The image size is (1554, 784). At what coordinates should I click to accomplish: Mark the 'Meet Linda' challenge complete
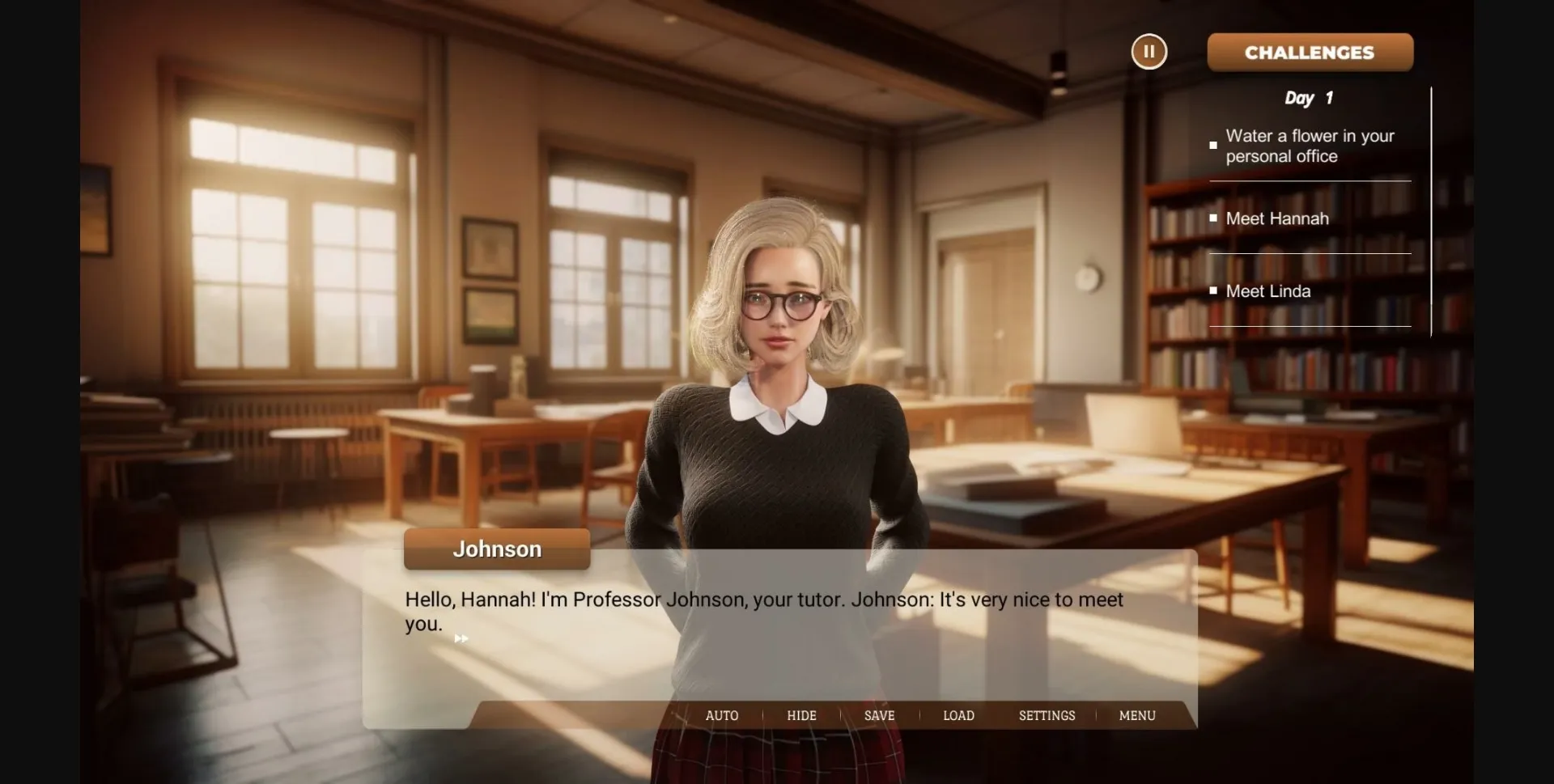point(1212,290)
